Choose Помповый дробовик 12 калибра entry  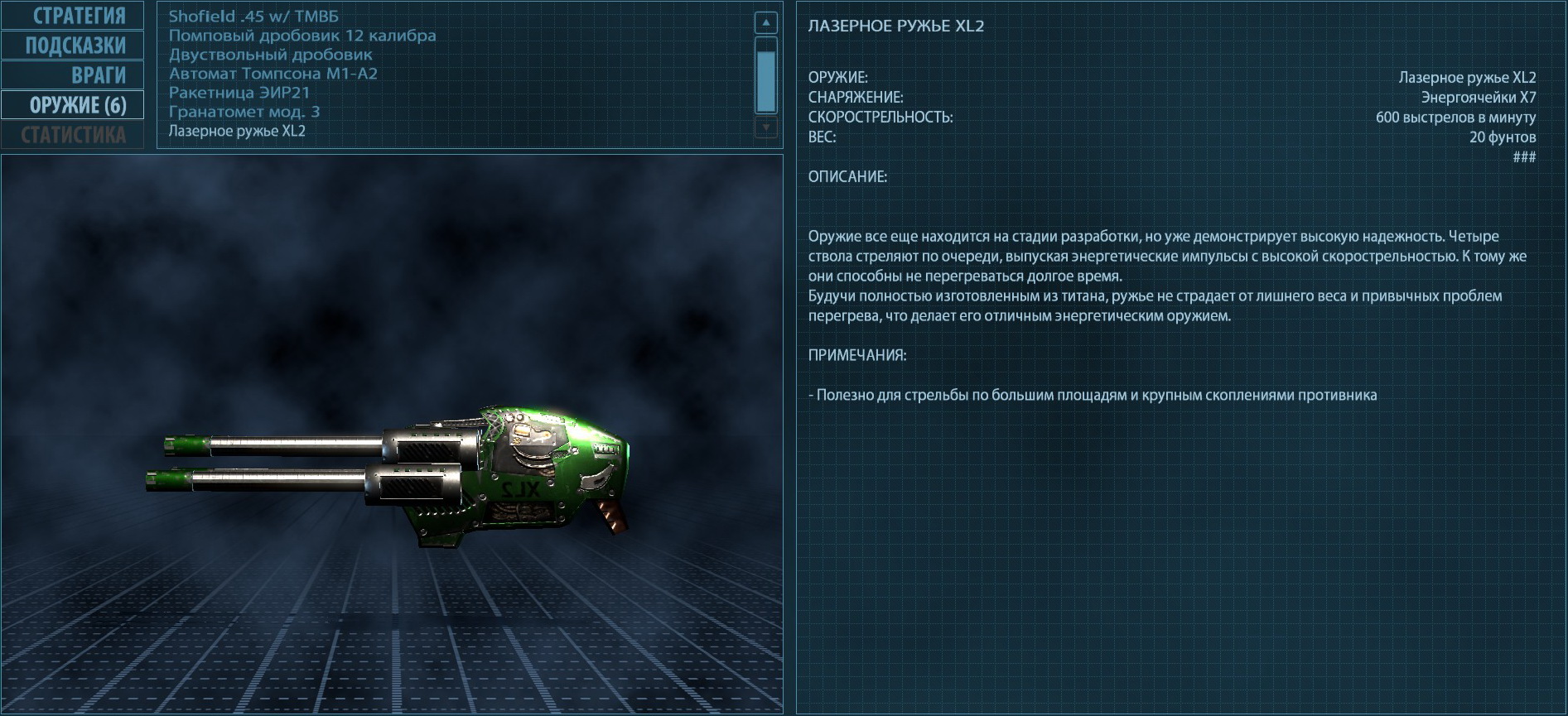point(302,36)
